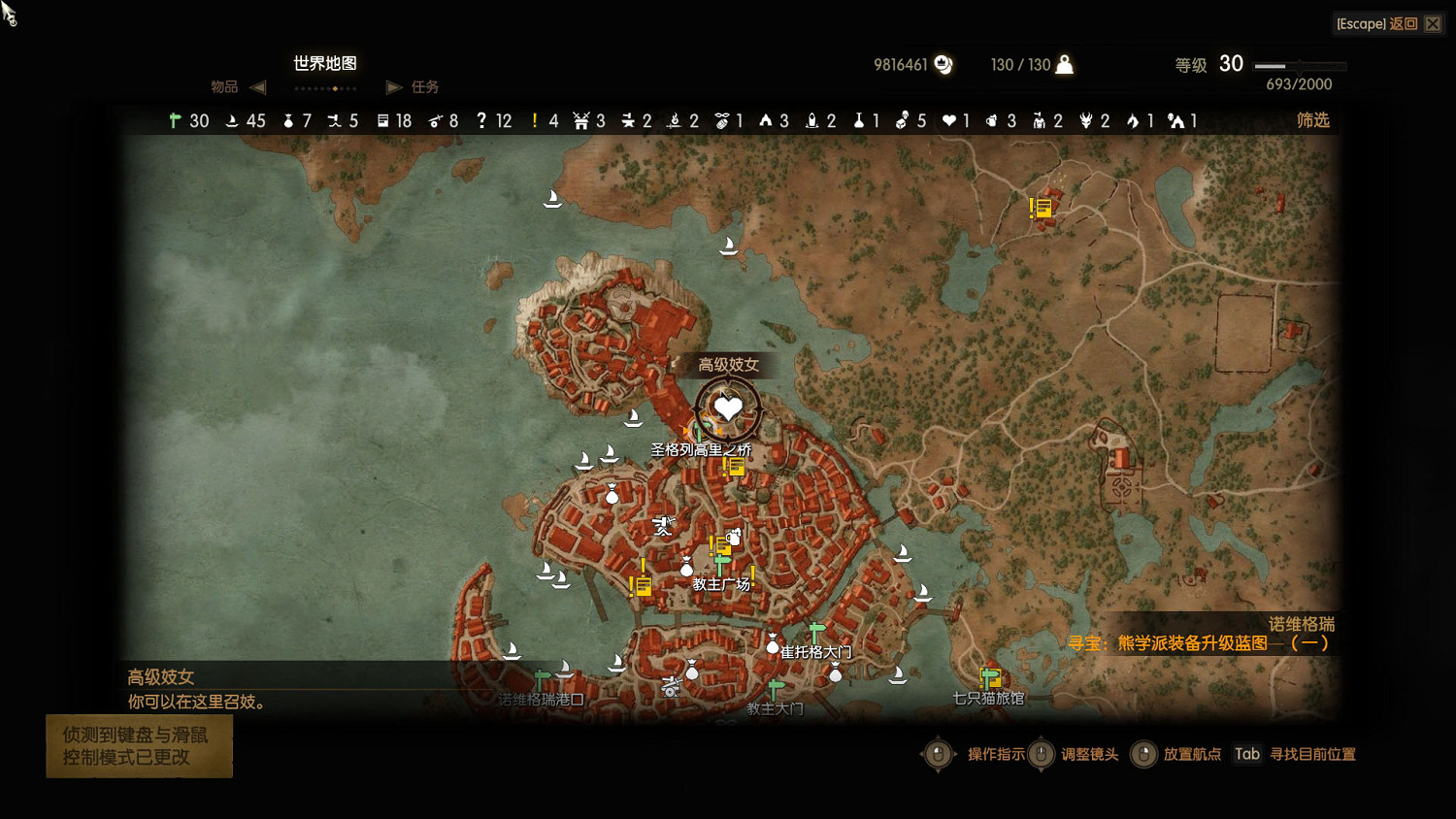Viewport: 1456px width, 819px height.
Task: Select the 教主大门 signpost marker
Action: (x=776, y=689)
